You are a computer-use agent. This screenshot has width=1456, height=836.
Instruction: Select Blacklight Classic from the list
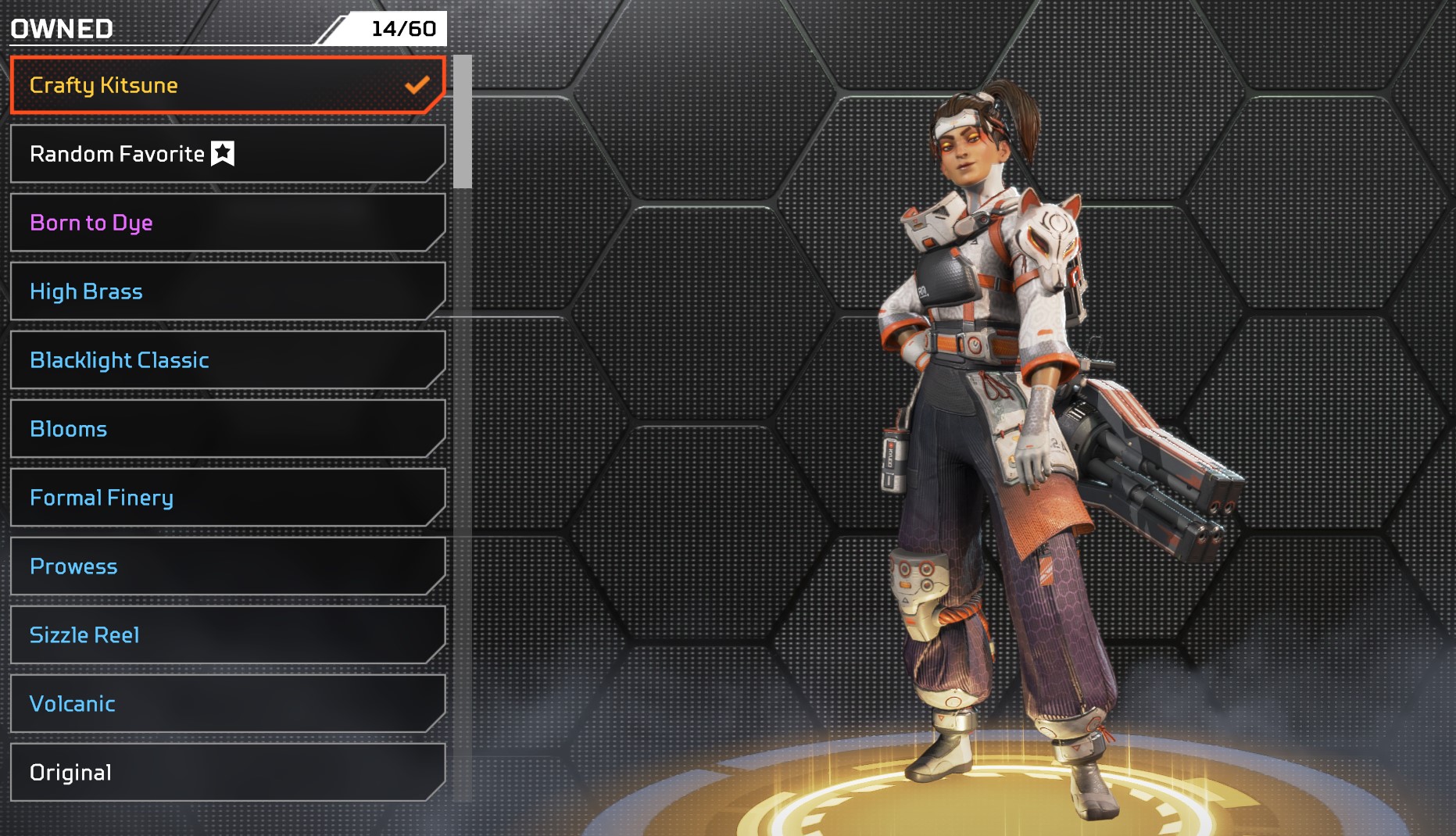[227, 360]
